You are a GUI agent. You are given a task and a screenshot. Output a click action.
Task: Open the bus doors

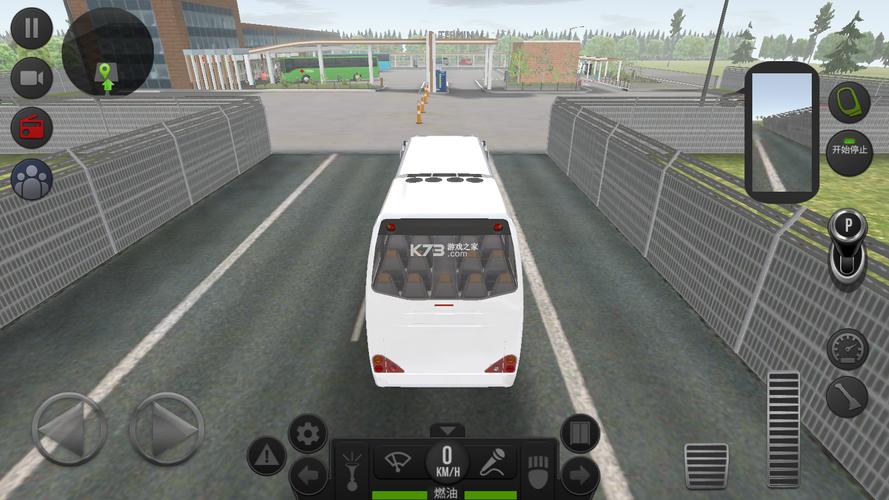click(x=580, y=433)
